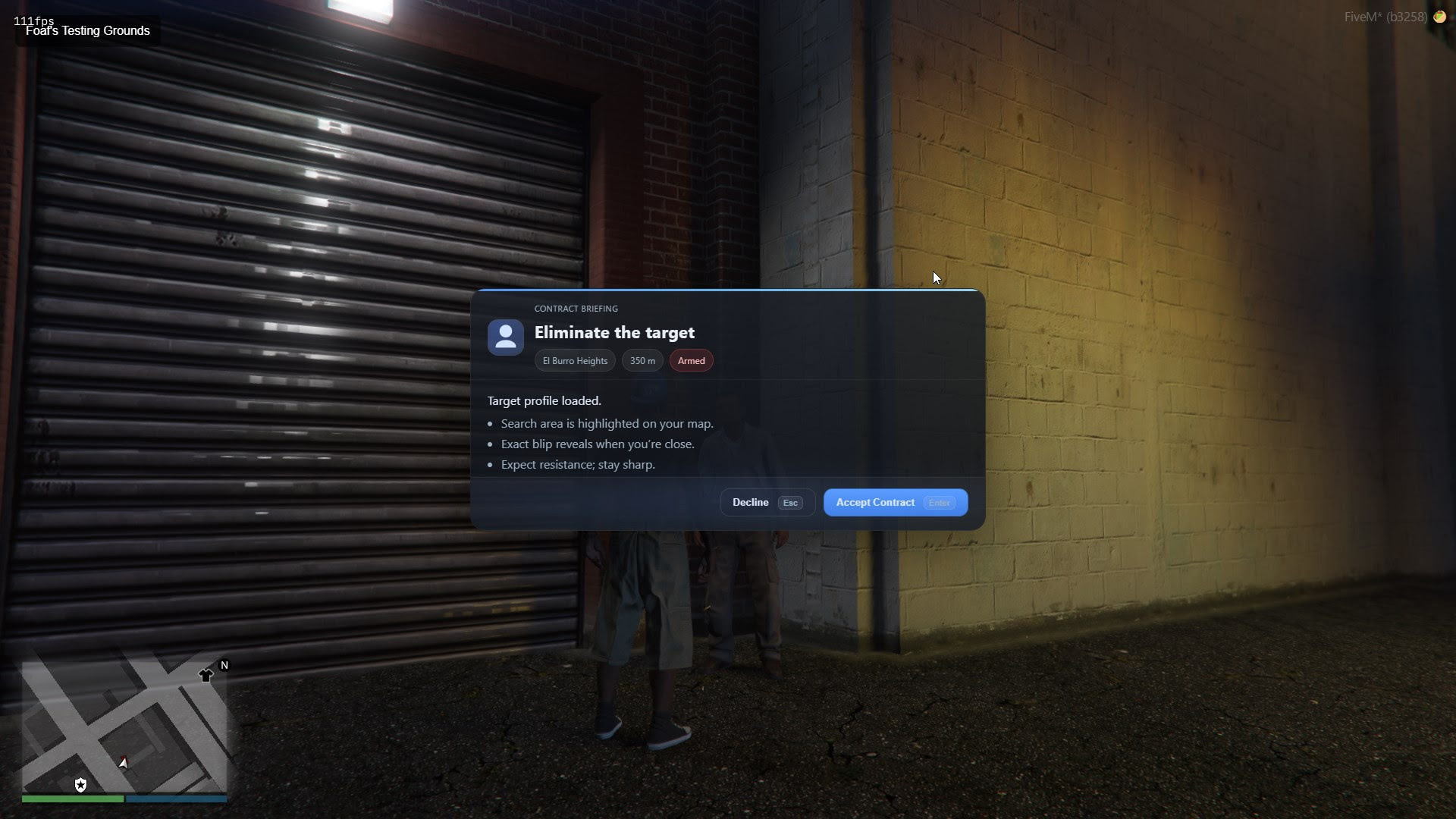The width and height of the screenshot is (1456, 819).
Task: Click the target profile avatar icon
Action: pyautogui.click(x=505, y=337)
